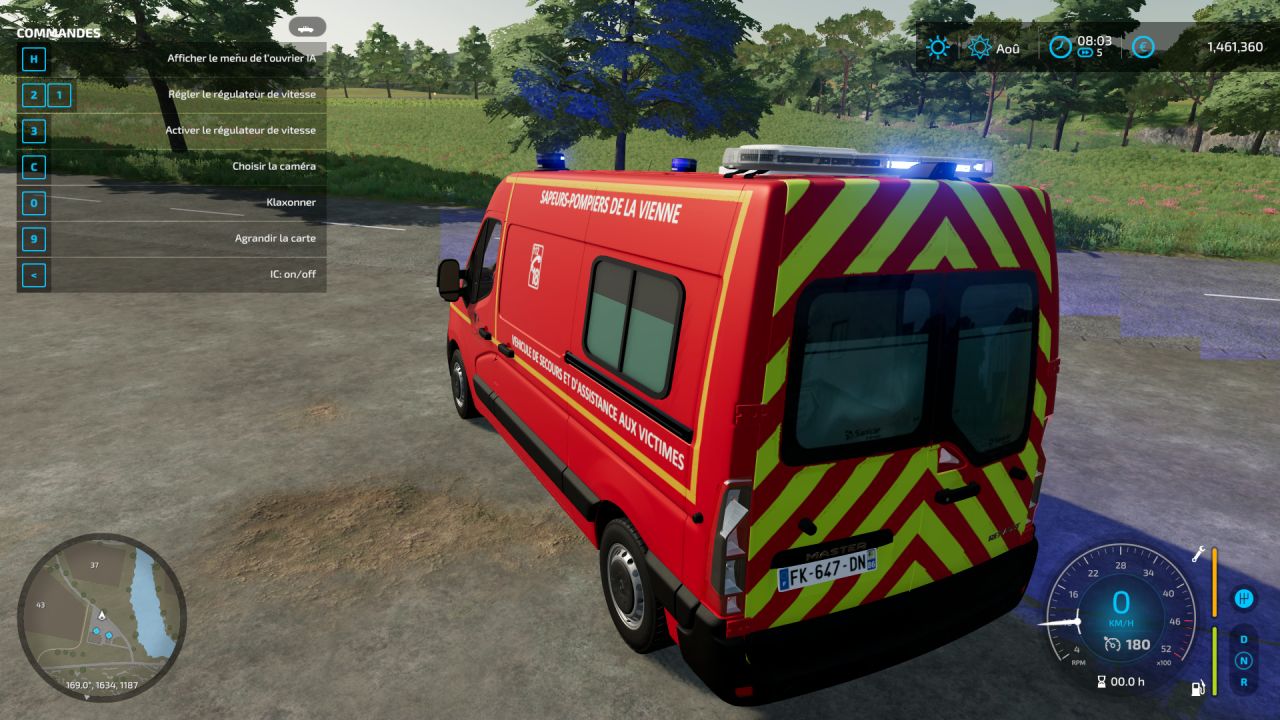The width and height of the screenshot is (1280, 720).
Task: Choose D drive gear in the gear selector
Action: click(1243, 638)
